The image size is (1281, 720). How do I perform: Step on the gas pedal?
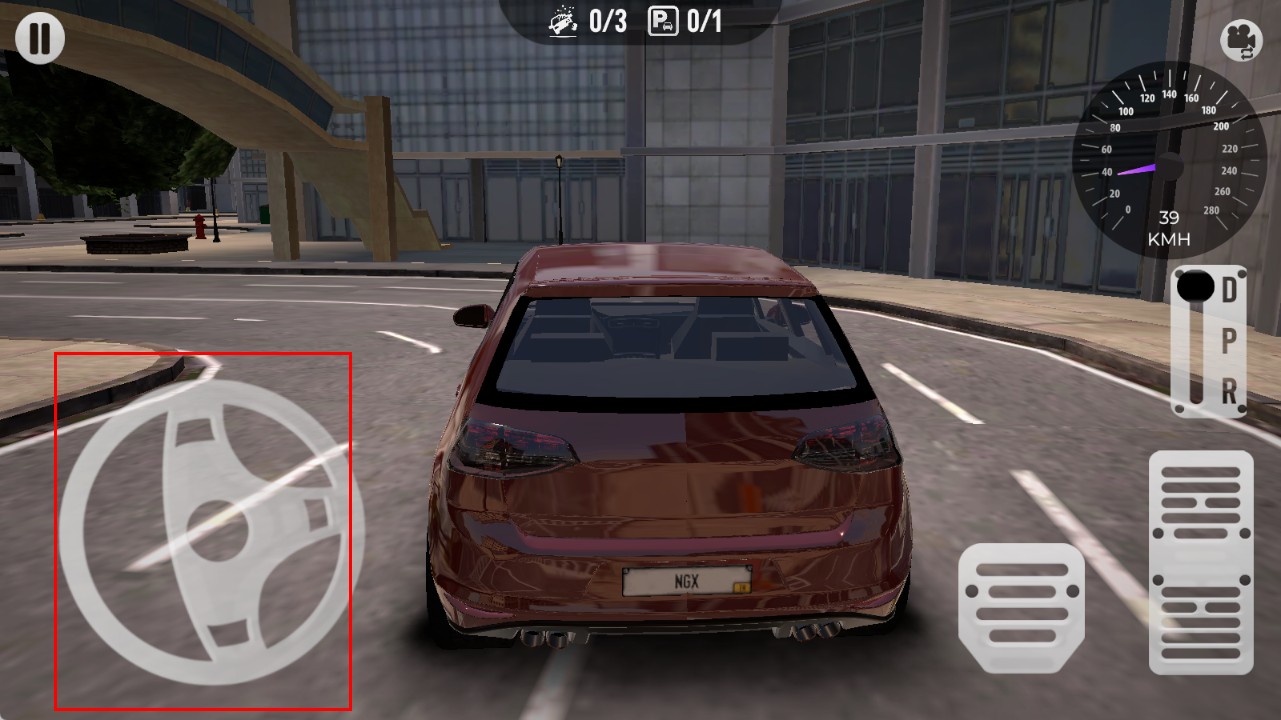coord(1200,562)
